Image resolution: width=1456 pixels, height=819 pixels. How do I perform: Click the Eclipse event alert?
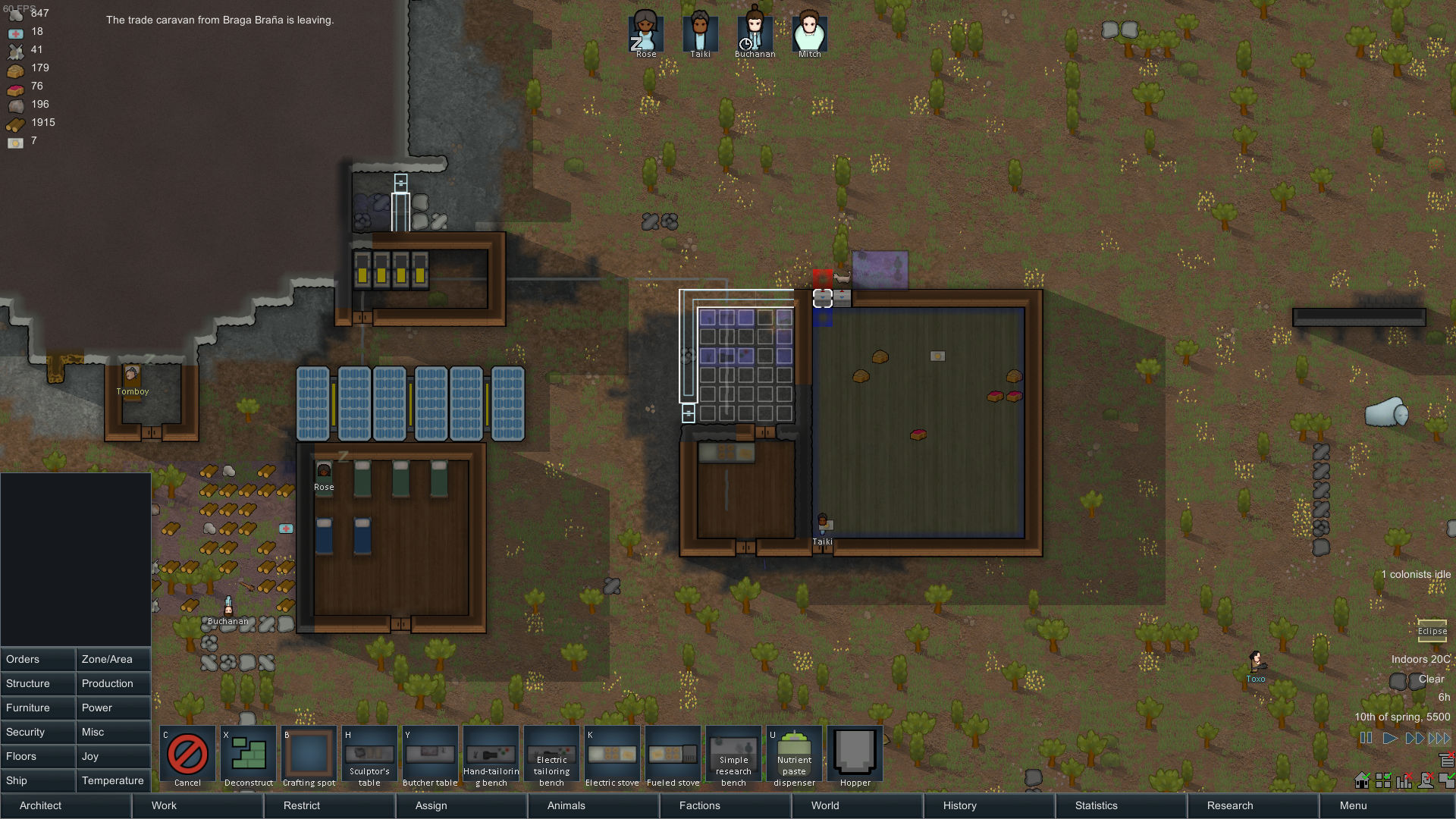(1432, 631)
